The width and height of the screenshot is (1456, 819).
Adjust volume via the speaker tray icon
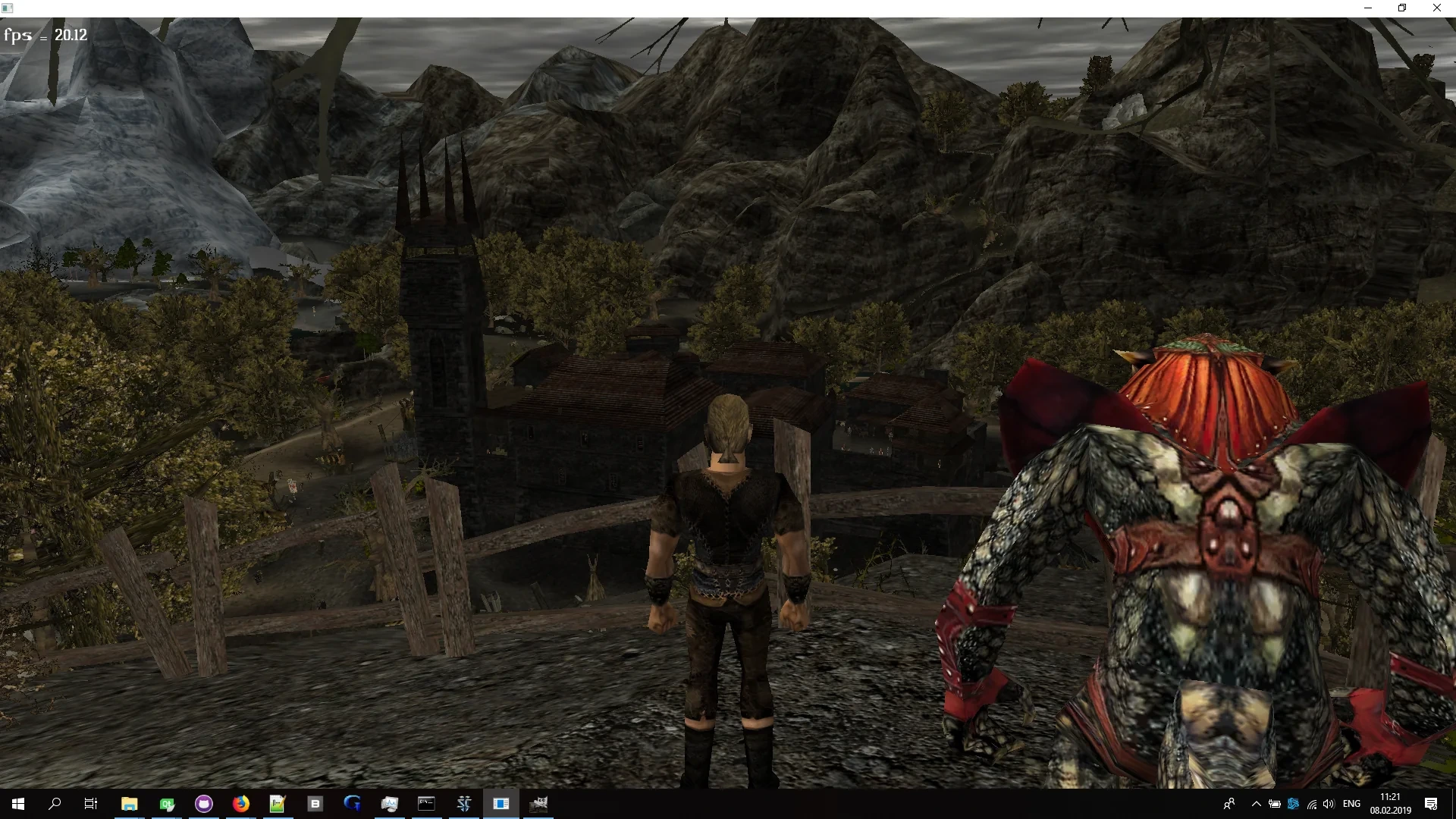1329,804
